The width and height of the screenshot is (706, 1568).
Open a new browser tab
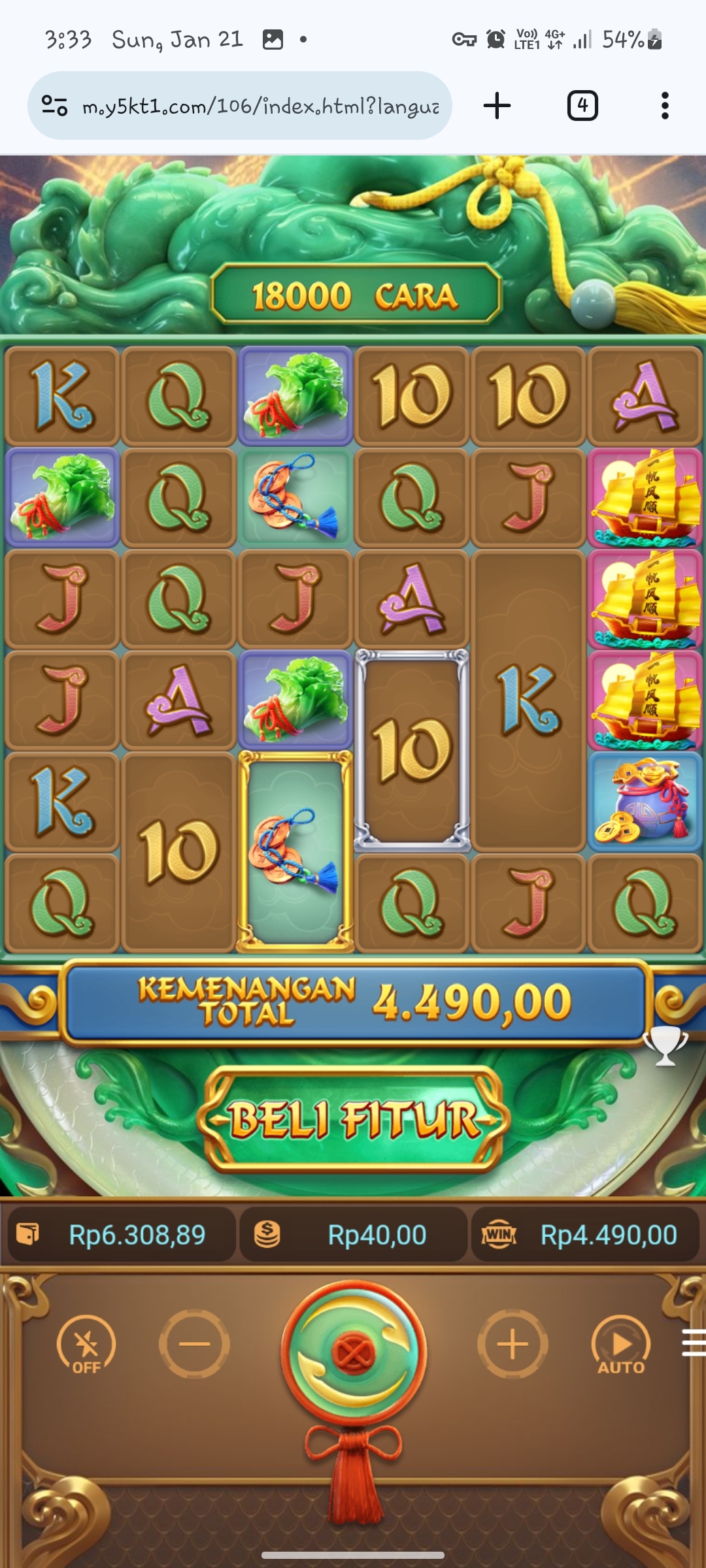[497, 106]
